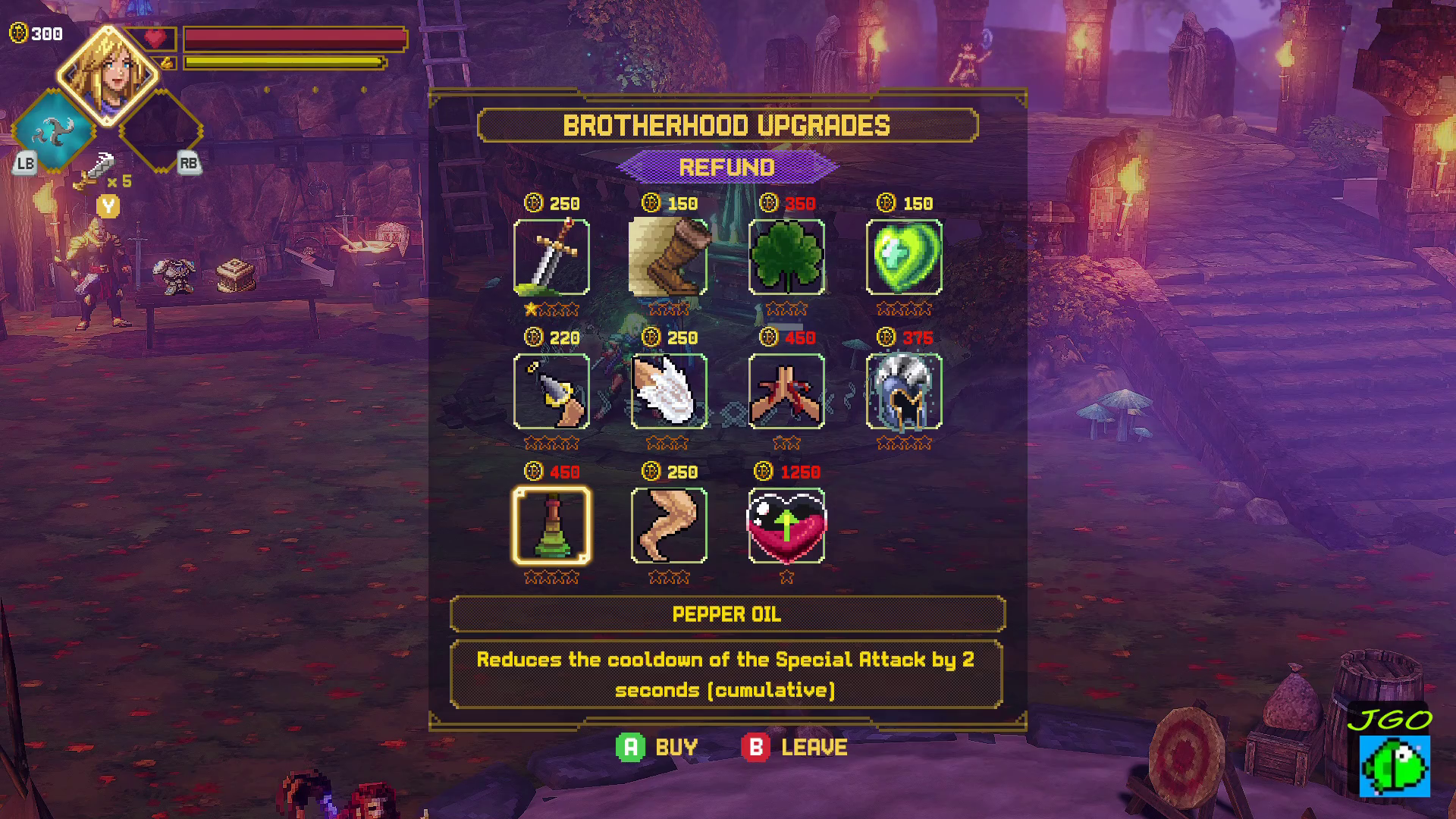
Task: Select the sword in stone upgrade
Action: 551,257
